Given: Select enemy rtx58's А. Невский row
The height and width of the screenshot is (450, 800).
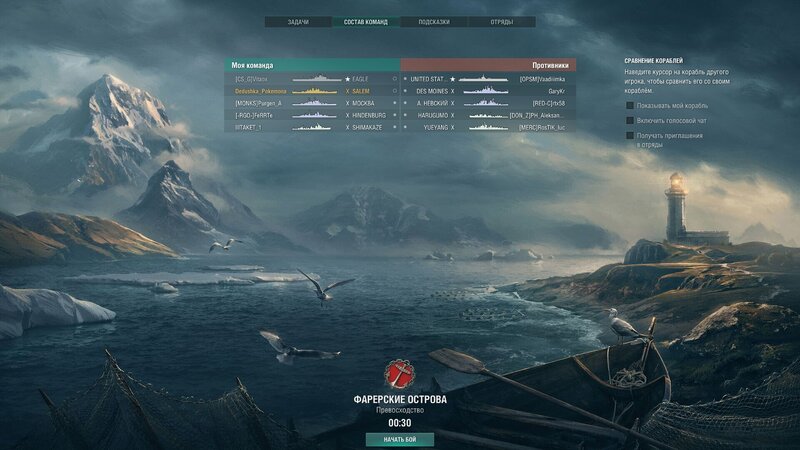Looking at the screenshot, I should pos(488,103).
